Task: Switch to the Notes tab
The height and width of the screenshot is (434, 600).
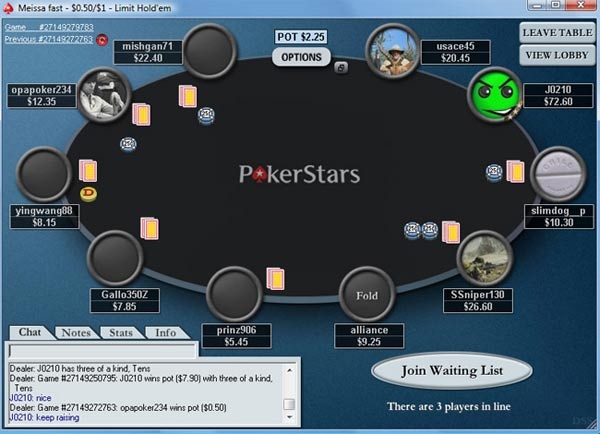Action: click(75, 332)
